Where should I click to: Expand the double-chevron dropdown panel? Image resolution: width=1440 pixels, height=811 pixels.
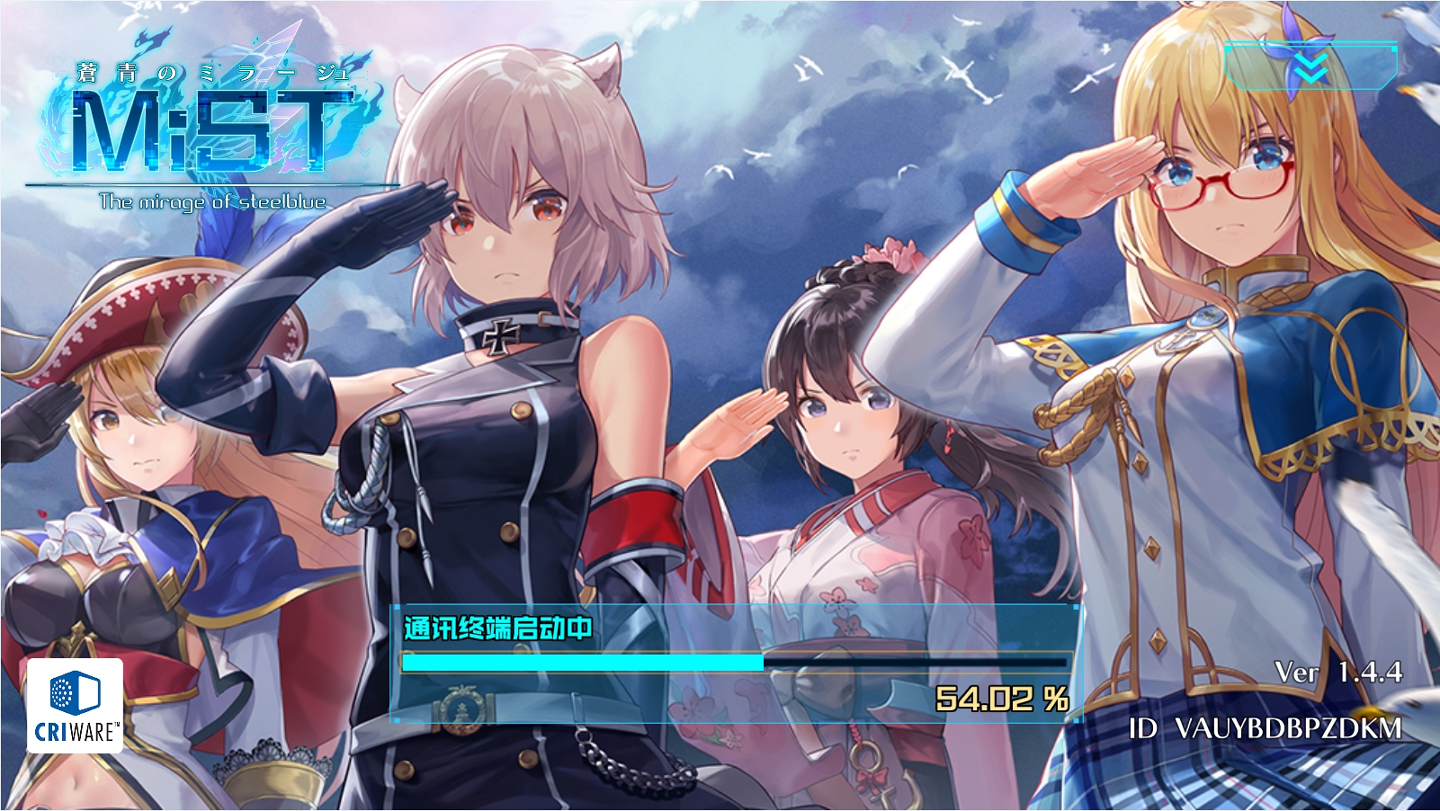(x=1310, y=66)
